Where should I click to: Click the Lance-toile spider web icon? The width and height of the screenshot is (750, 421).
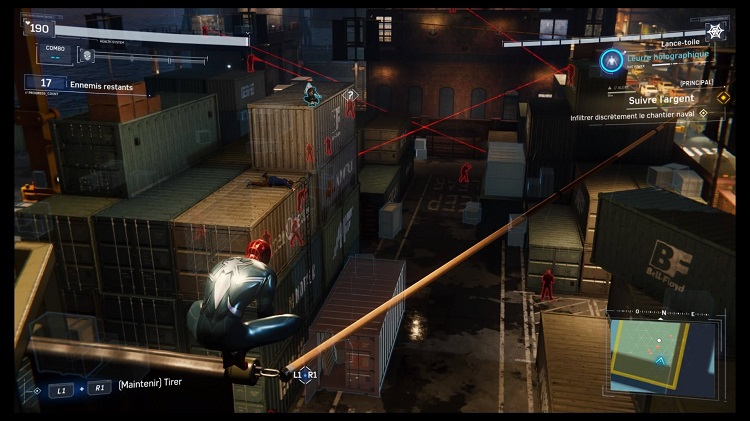[x=716, y=31]
